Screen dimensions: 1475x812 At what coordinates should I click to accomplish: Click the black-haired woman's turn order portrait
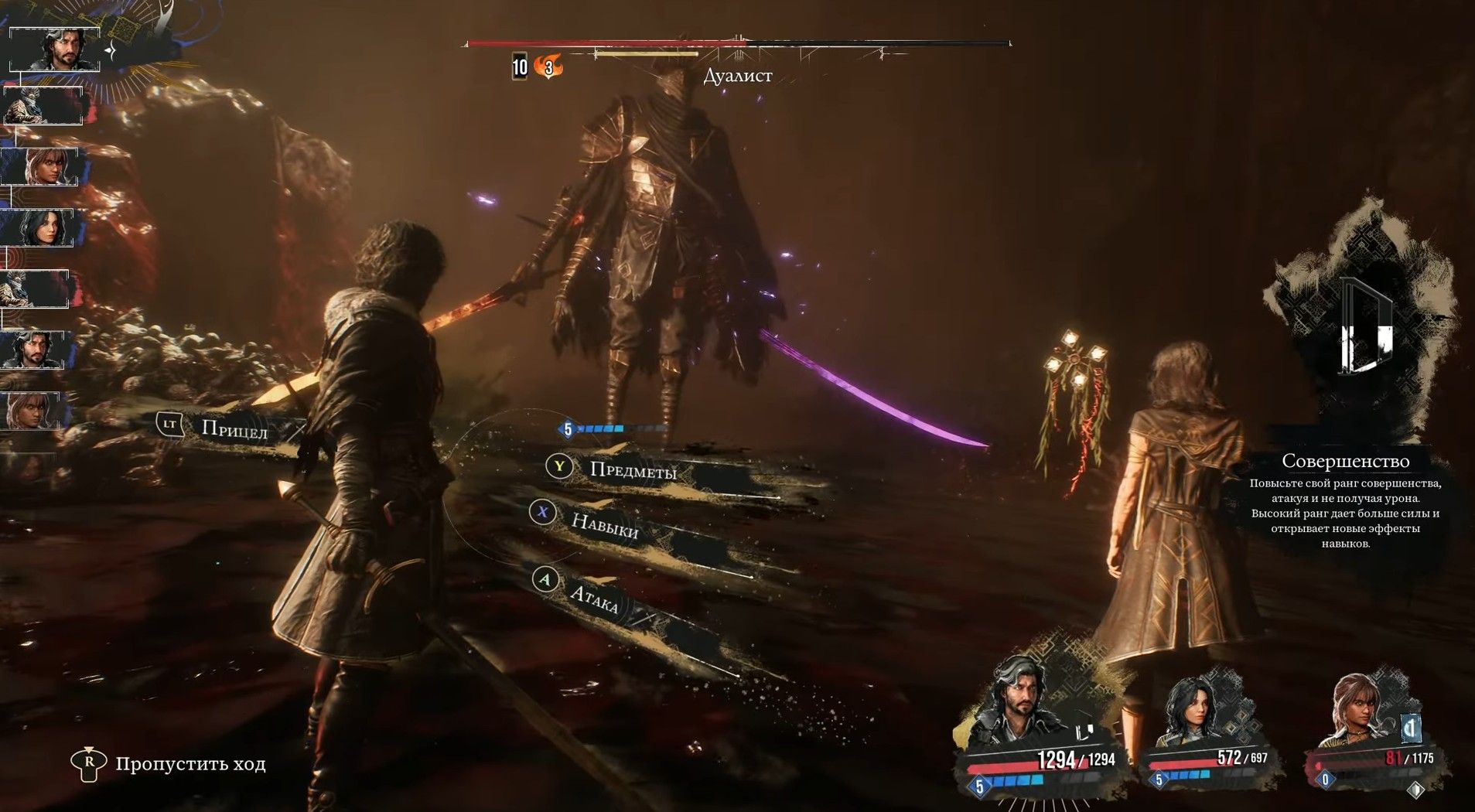click(40, 228)
